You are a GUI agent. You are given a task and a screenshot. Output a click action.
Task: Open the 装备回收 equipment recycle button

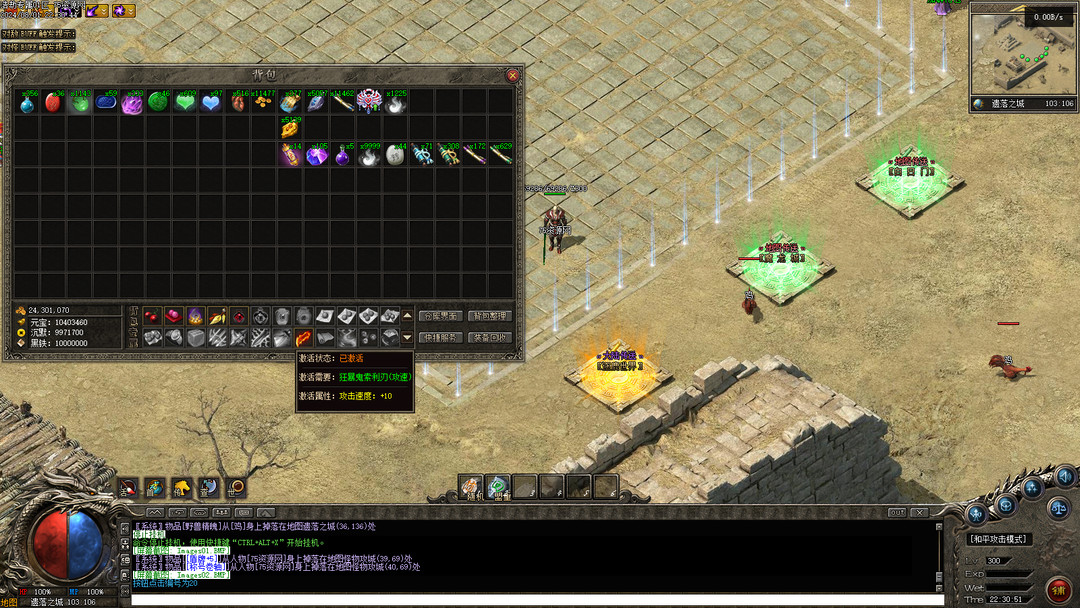point(491,338)
